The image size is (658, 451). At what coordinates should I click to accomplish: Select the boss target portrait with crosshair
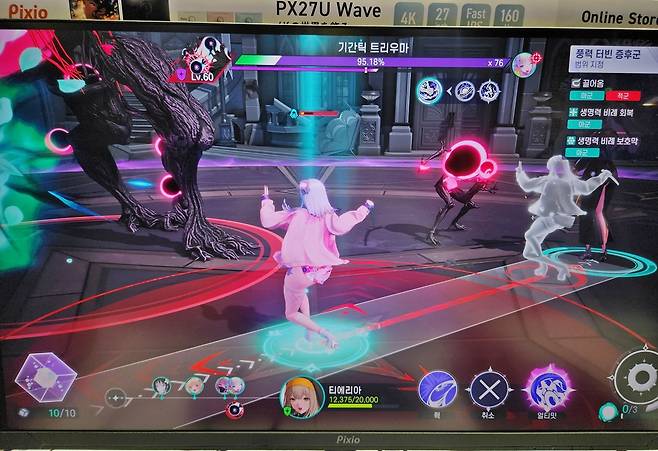pyautogui.click(x=523, y=64)
